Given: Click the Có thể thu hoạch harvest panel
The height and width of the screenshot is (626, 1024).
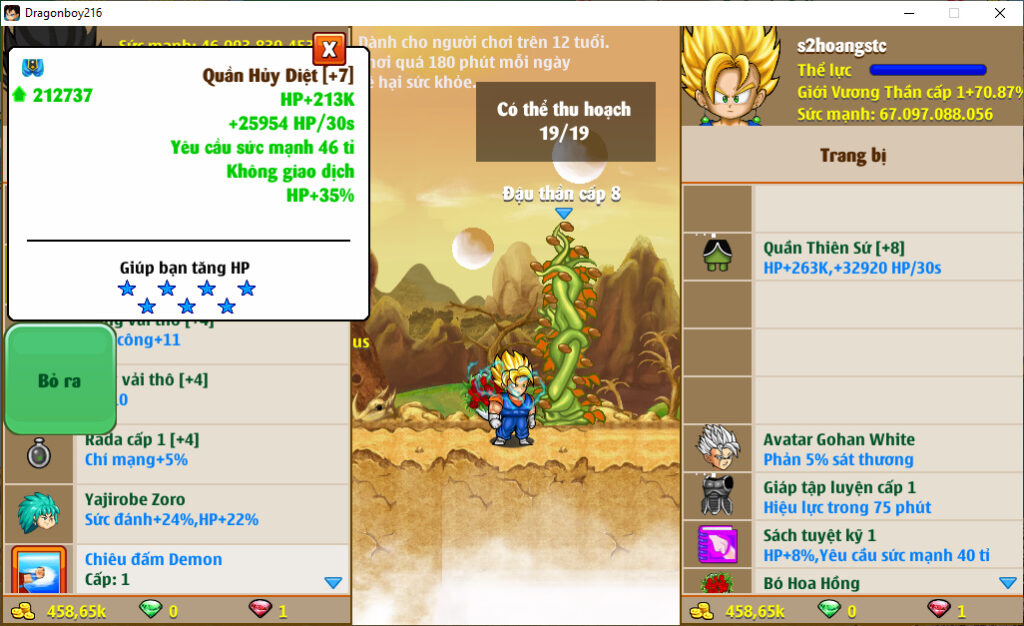Looking at the screenshot, I should tap(564, 121).
